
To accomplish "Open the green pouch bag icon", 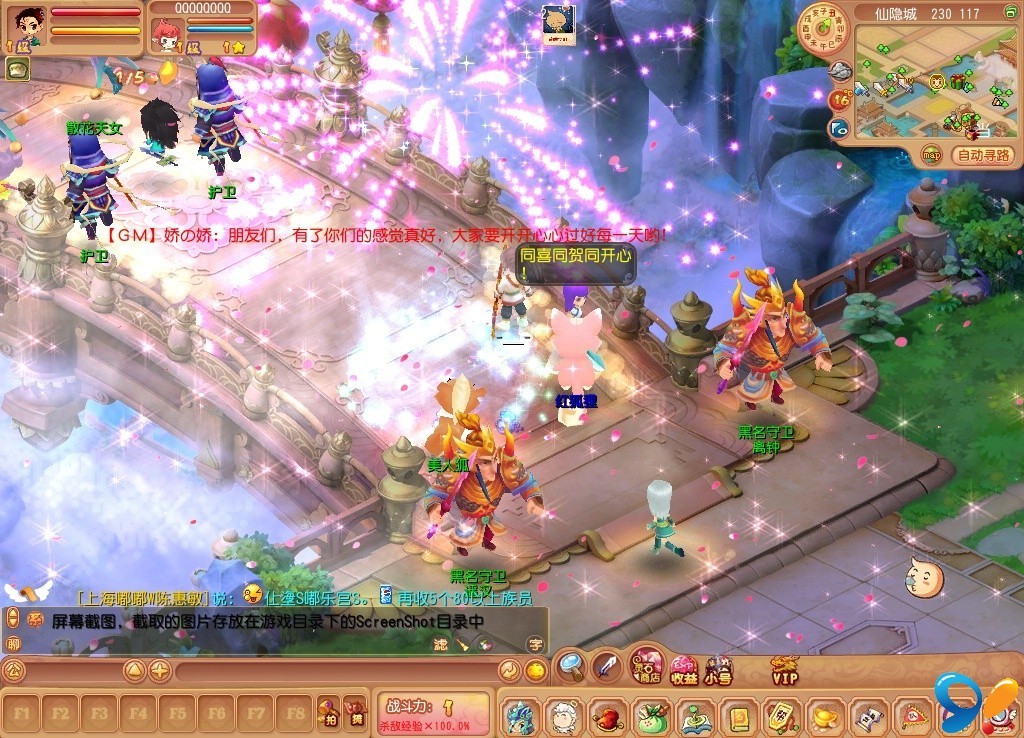I will 650,717.
